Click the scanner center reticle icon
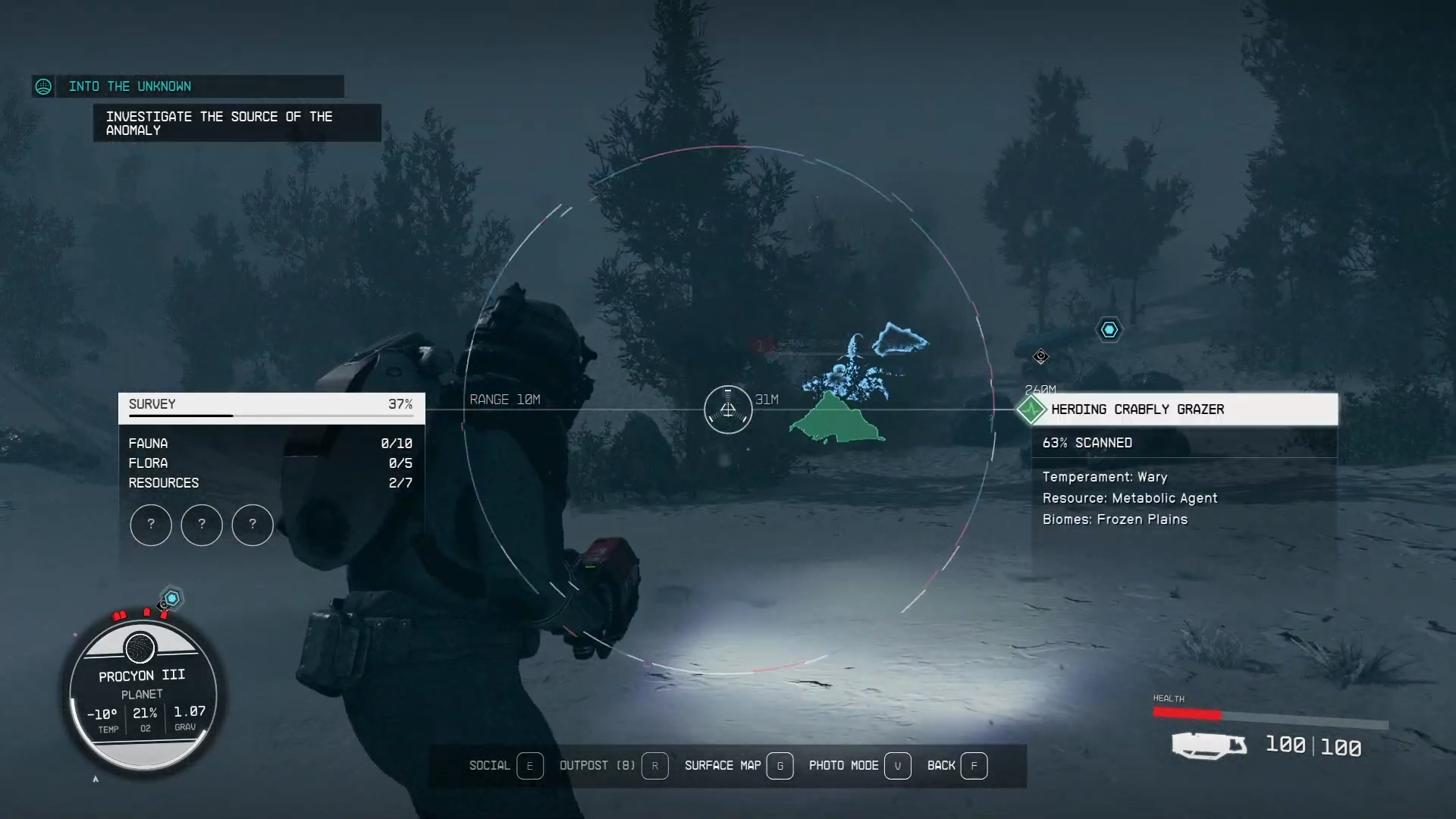Viewport: 1456px width, 819px height. [x=728, y=409]
